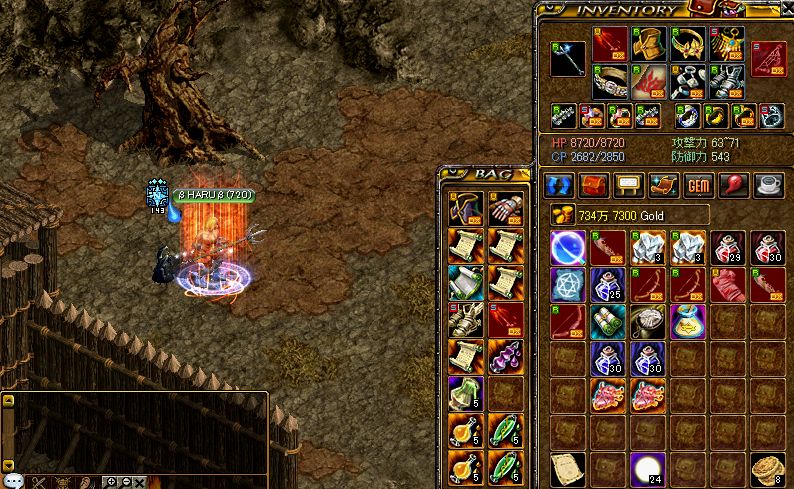This screenshot has height=489, width=794.
Task: Select the equipped golden flower crown slot
Action: [688, 44]
